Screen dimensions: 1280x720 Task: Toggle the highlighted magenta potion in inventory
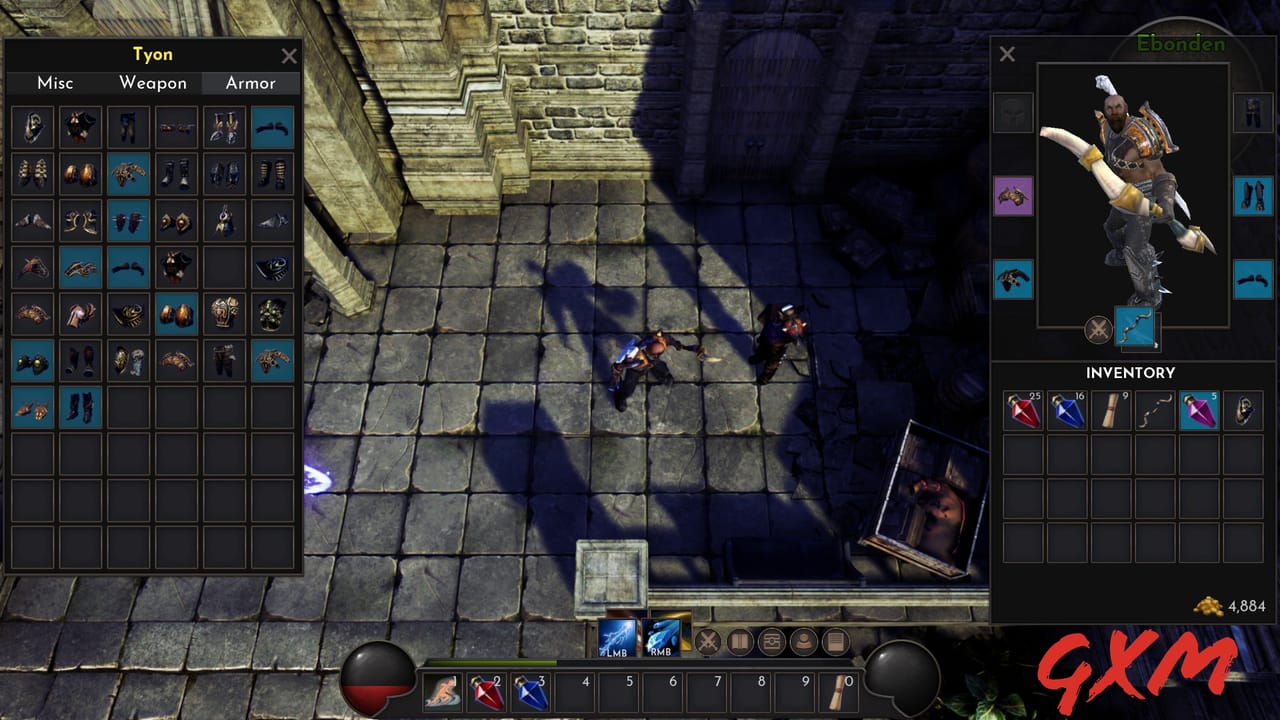point(1199,410)
